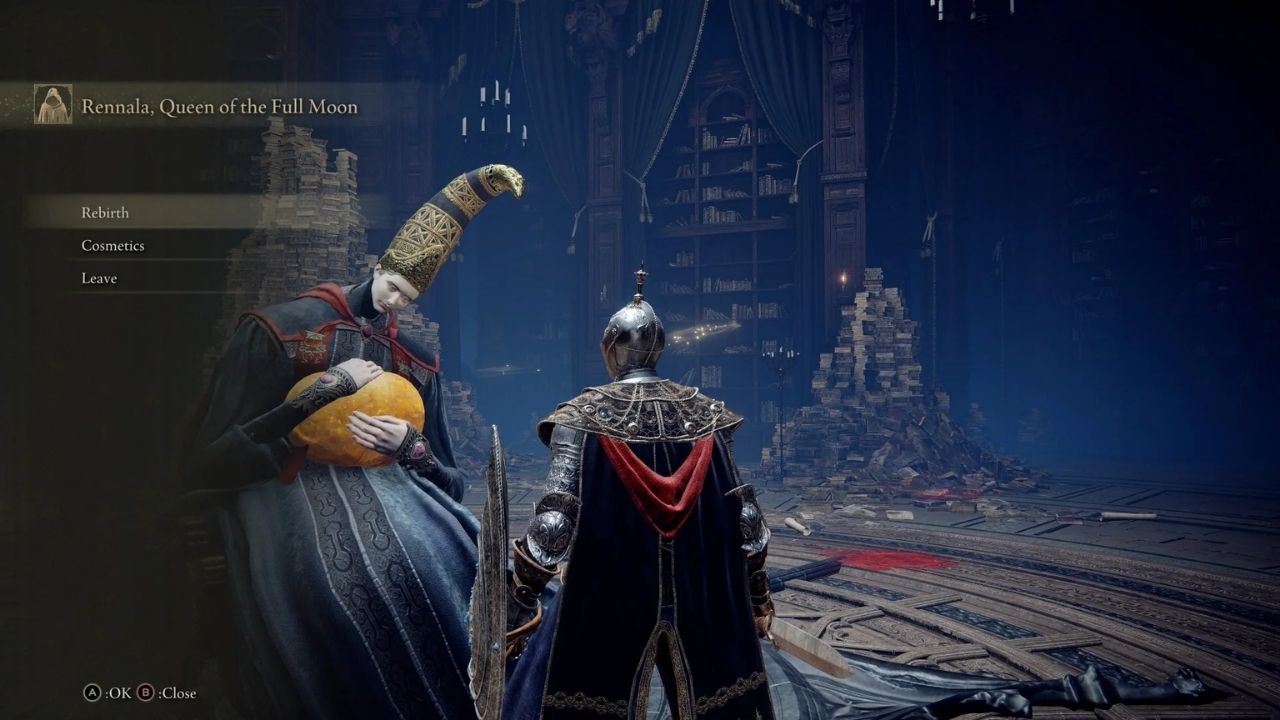The width and height of the screenshot is (1280, 720).
Task: Select the Rebirth menu option
Action: 105,212
